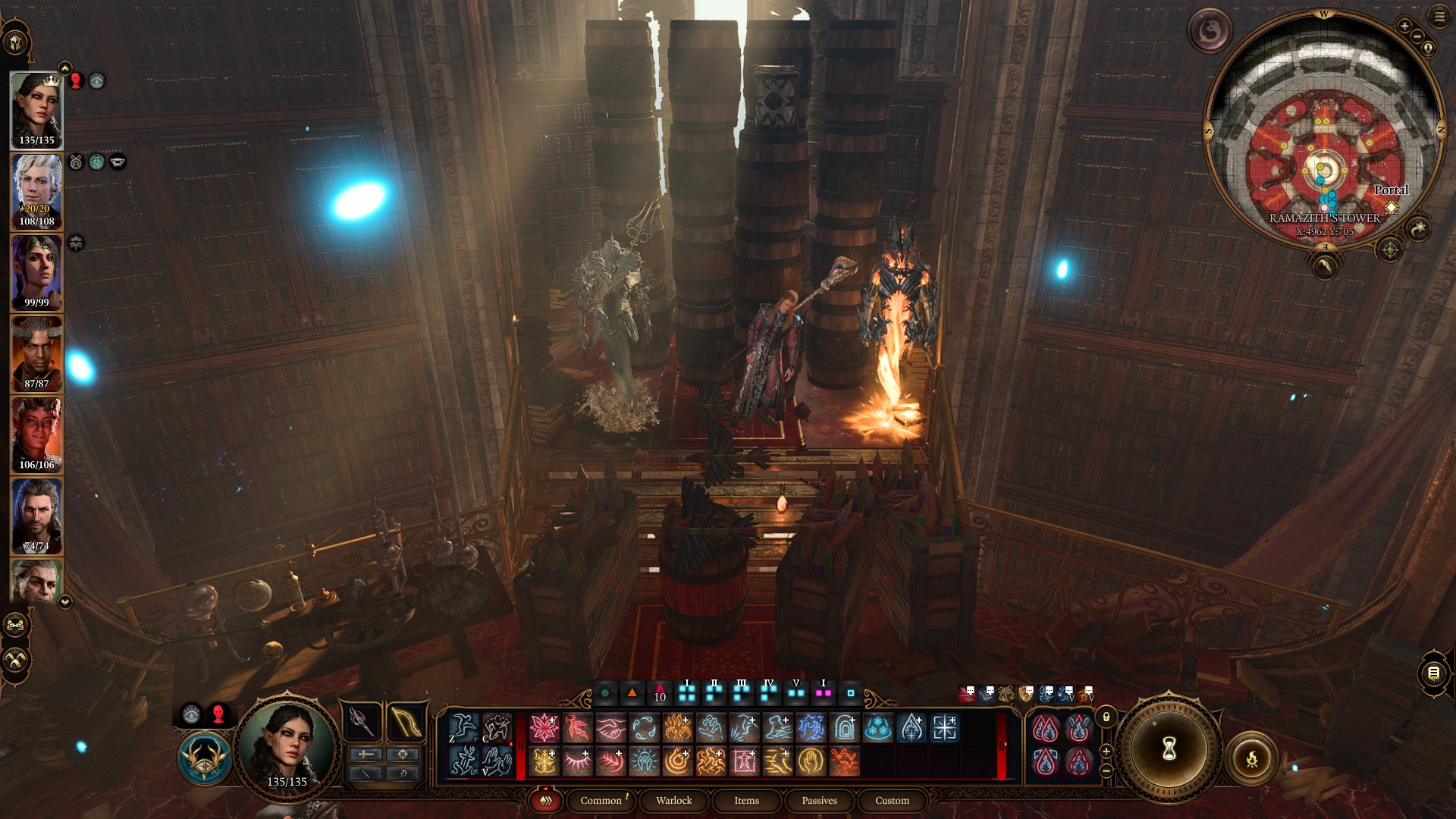Click the hourglass end turn button

click(1169, 749)
